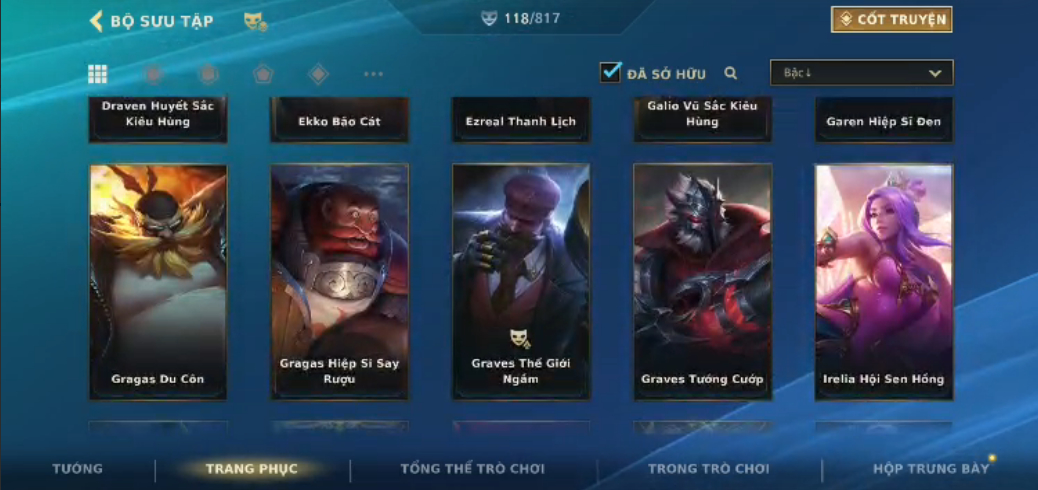Open the three-dot more filters option

[373, 74]
